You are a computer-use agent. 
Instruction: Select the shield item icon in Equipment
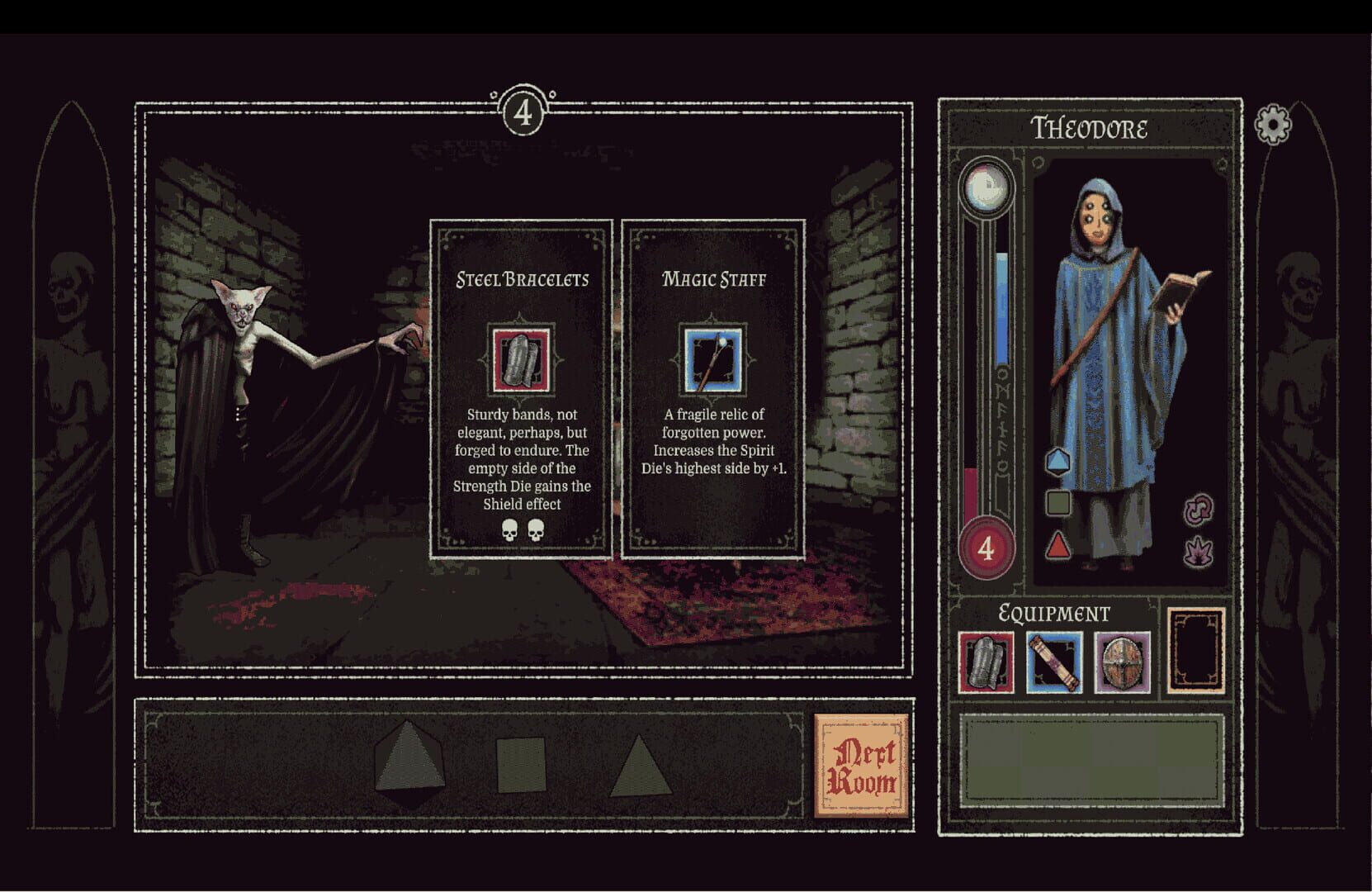pyautogui.click(x=1119, y=661)
